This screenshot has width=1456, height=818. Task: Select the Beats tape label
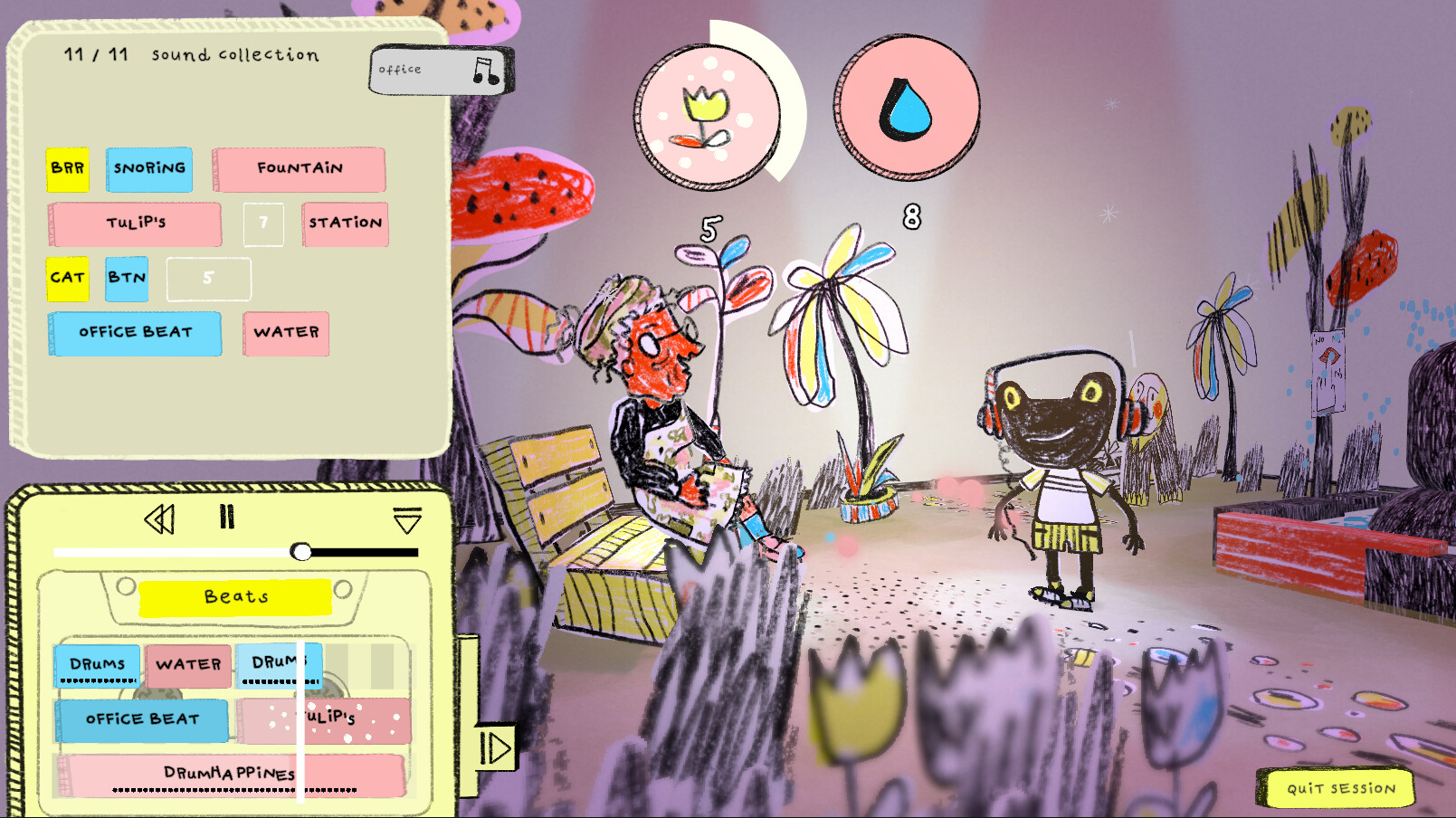click(237, 596)
